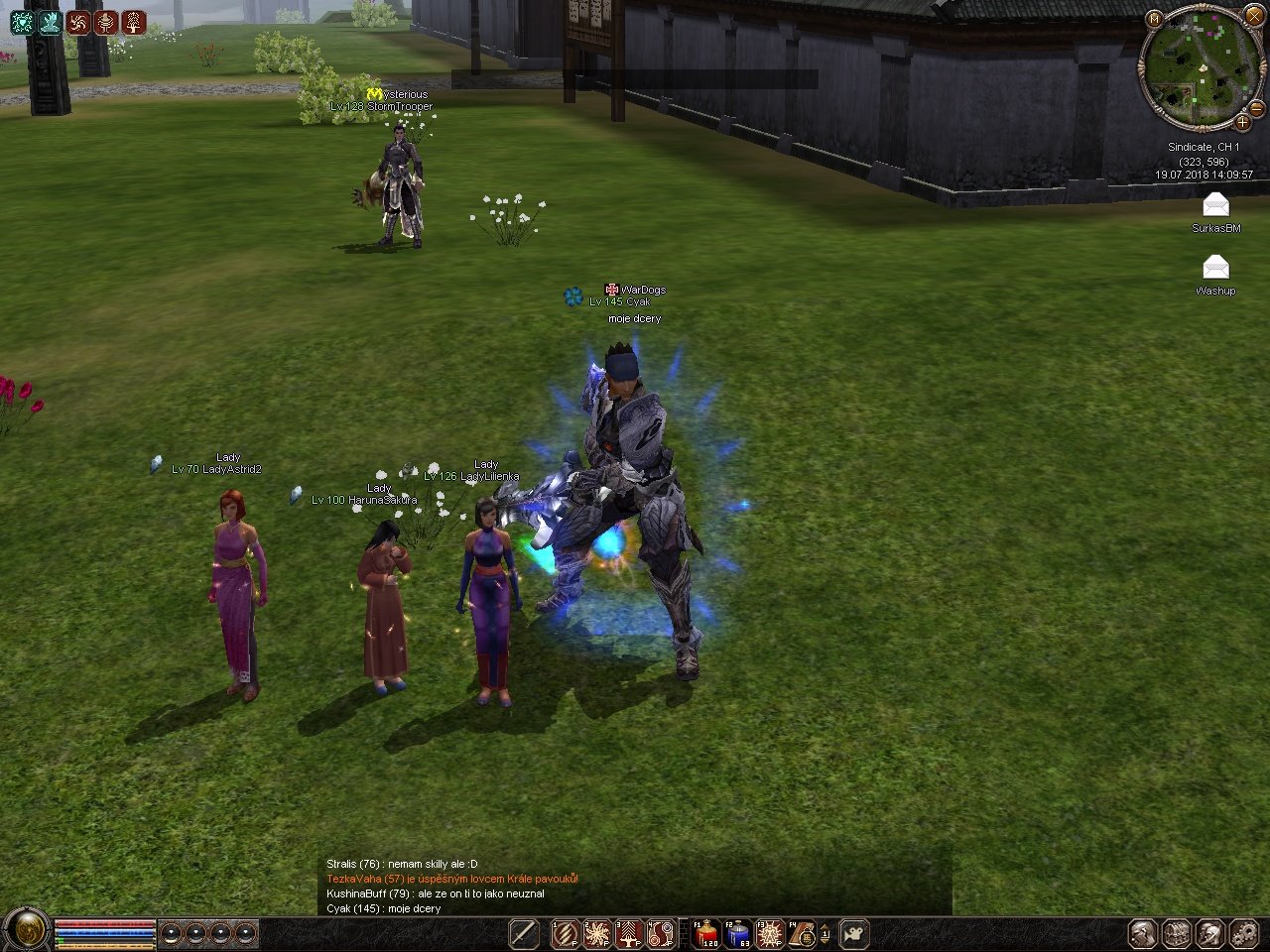Activate the spiky burst skill in quickslot 2
Screen dimensions: 1270x952
point(597,934)
